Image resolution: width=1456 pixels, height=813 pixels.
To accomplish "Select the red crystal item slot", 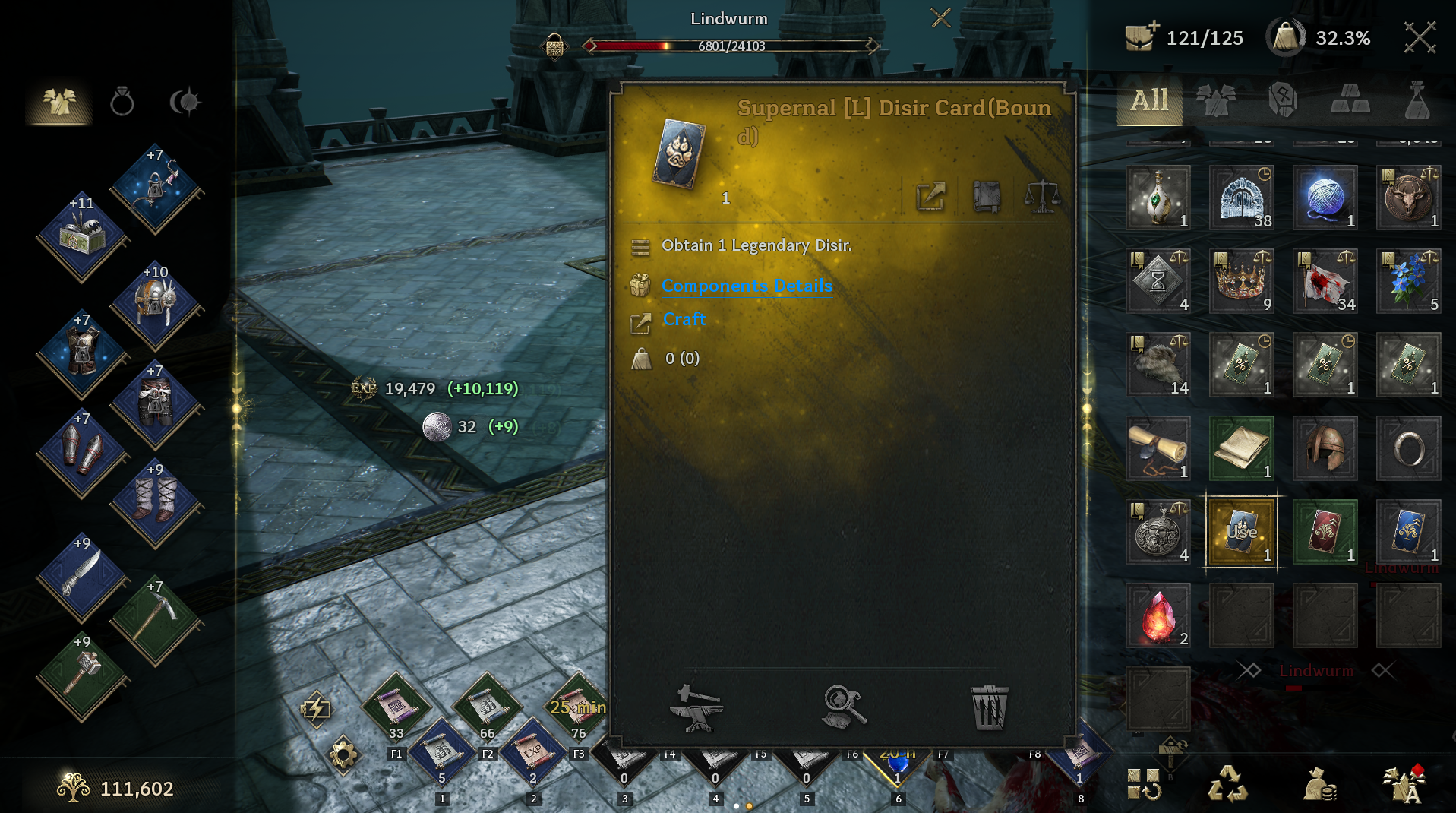I will (1158, 615).
